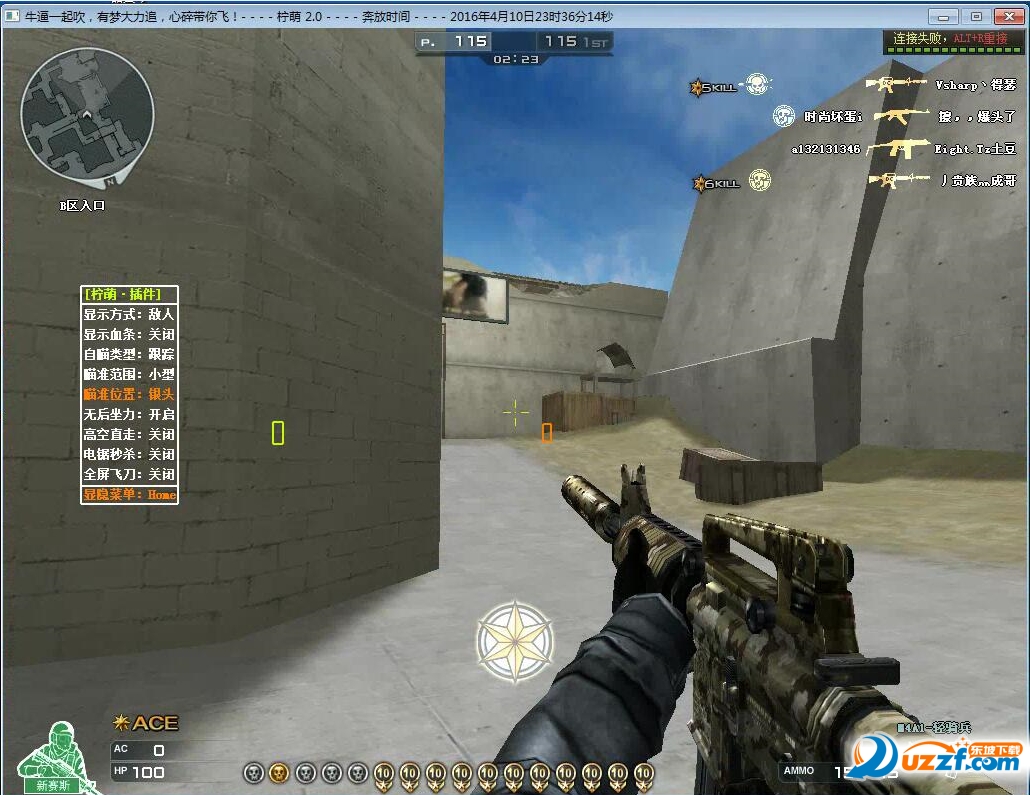1030x795 pixels.
Task: Toggle the 高空直走 option
Action: (129, 434)
